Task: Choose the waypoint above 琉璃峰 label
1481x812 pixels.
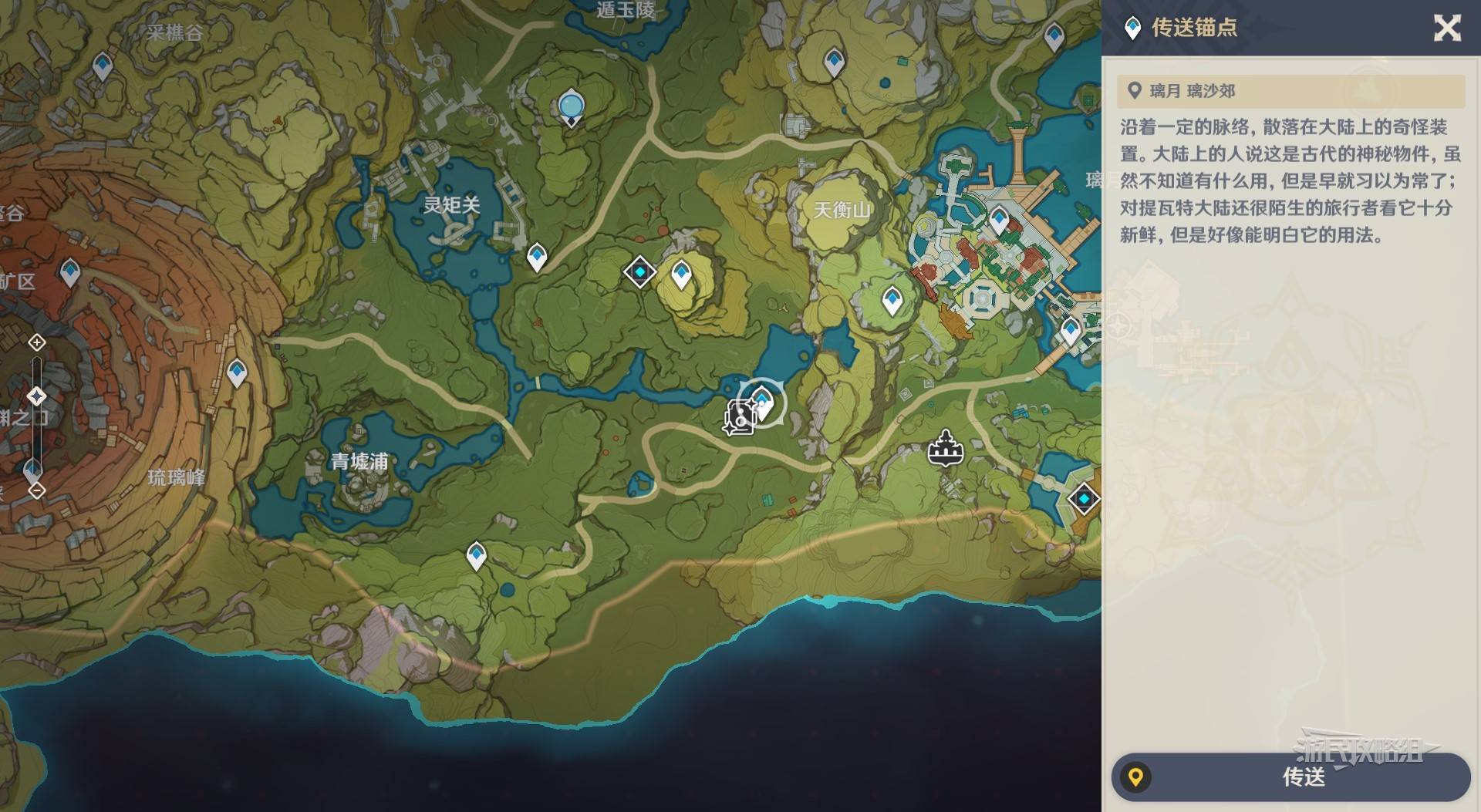Action: [237, 373]
